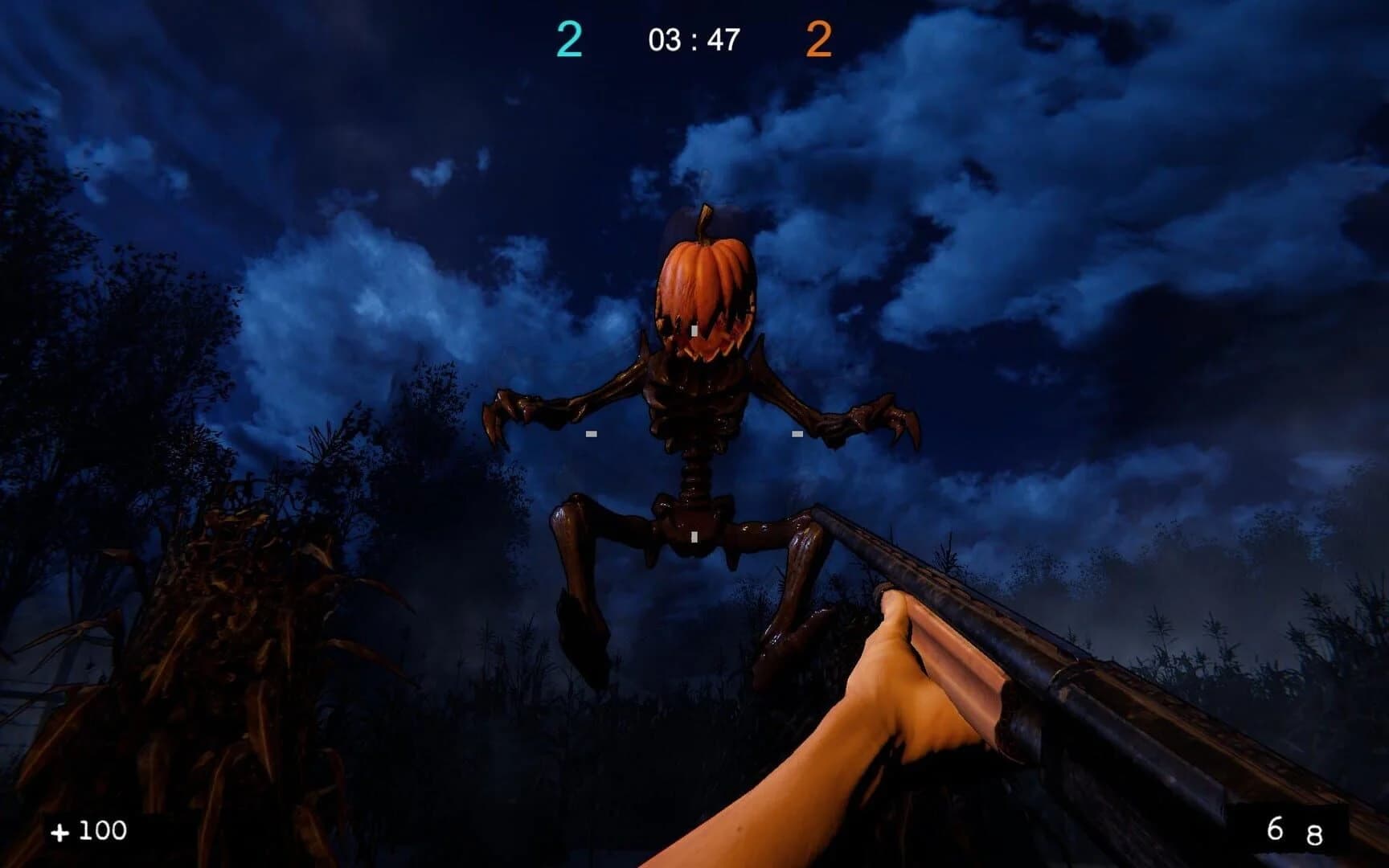The height and width of the screenshot is (868, 1389).
Task: Click the right crosshair hit marker
Action: [796, 434]
